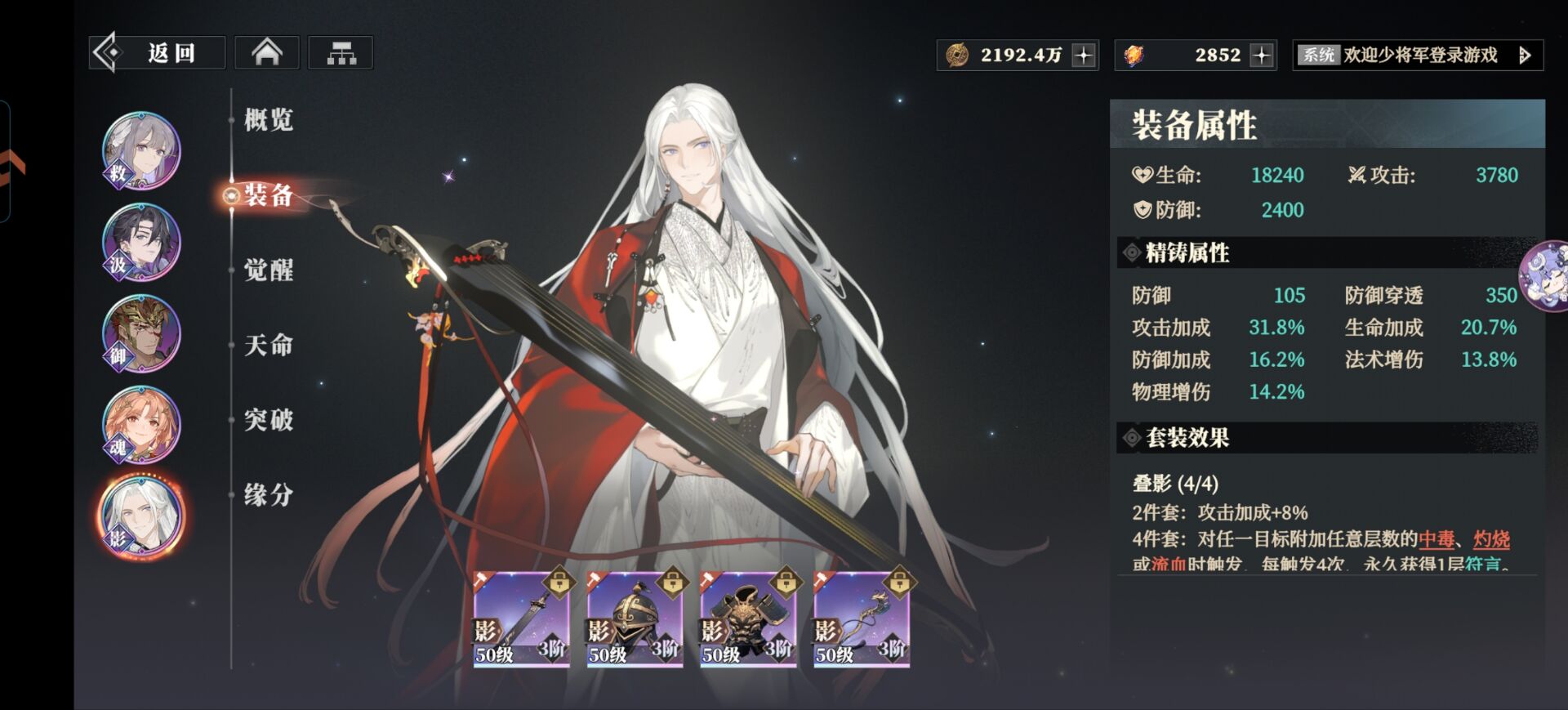Image resolution: width=1568 pixels, height=710 pixels.
Task: Select the masked 御 hero portrait
Action: click(x=141, y=334)
